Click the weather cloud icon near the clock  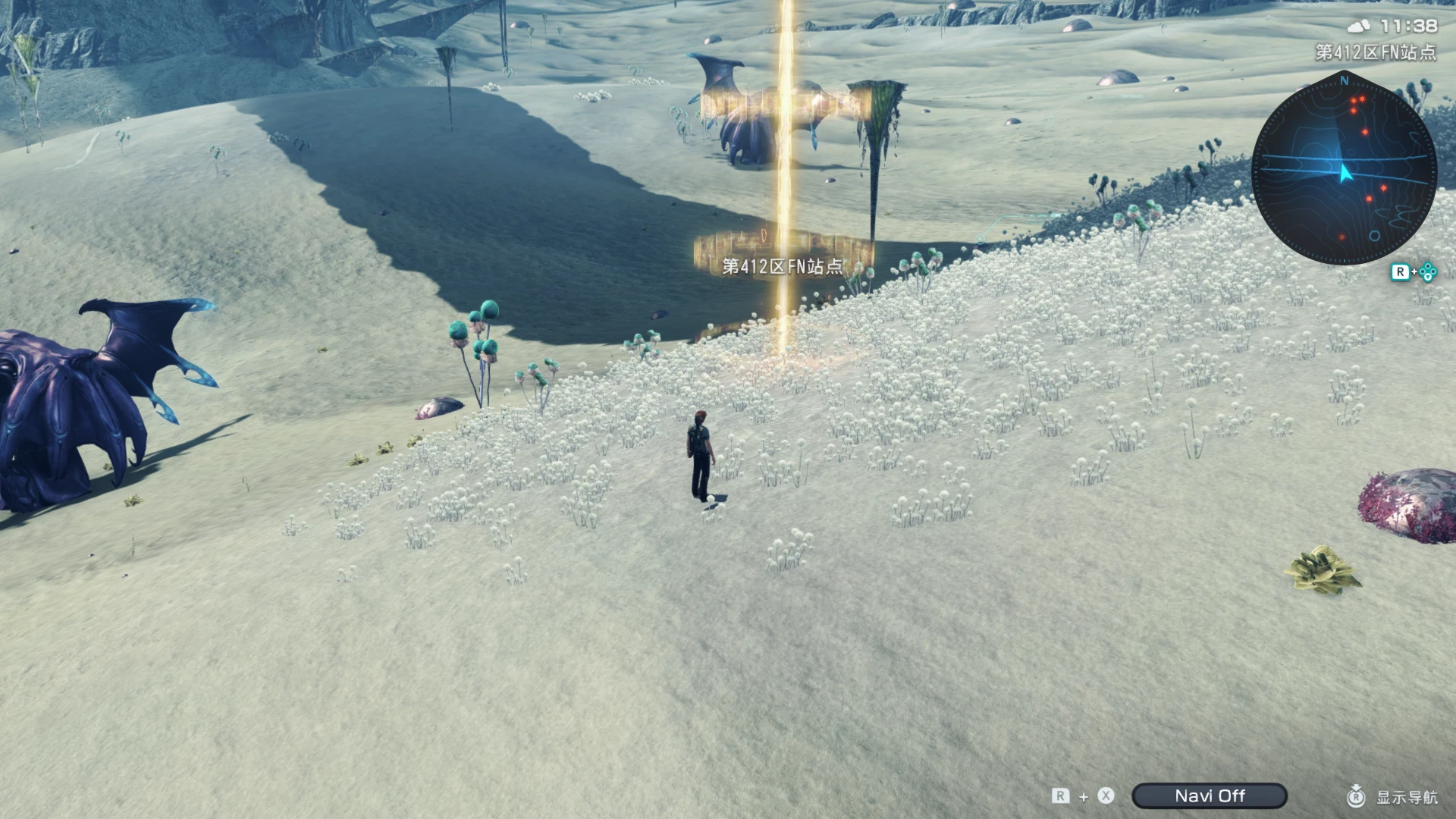(1358, 25)
